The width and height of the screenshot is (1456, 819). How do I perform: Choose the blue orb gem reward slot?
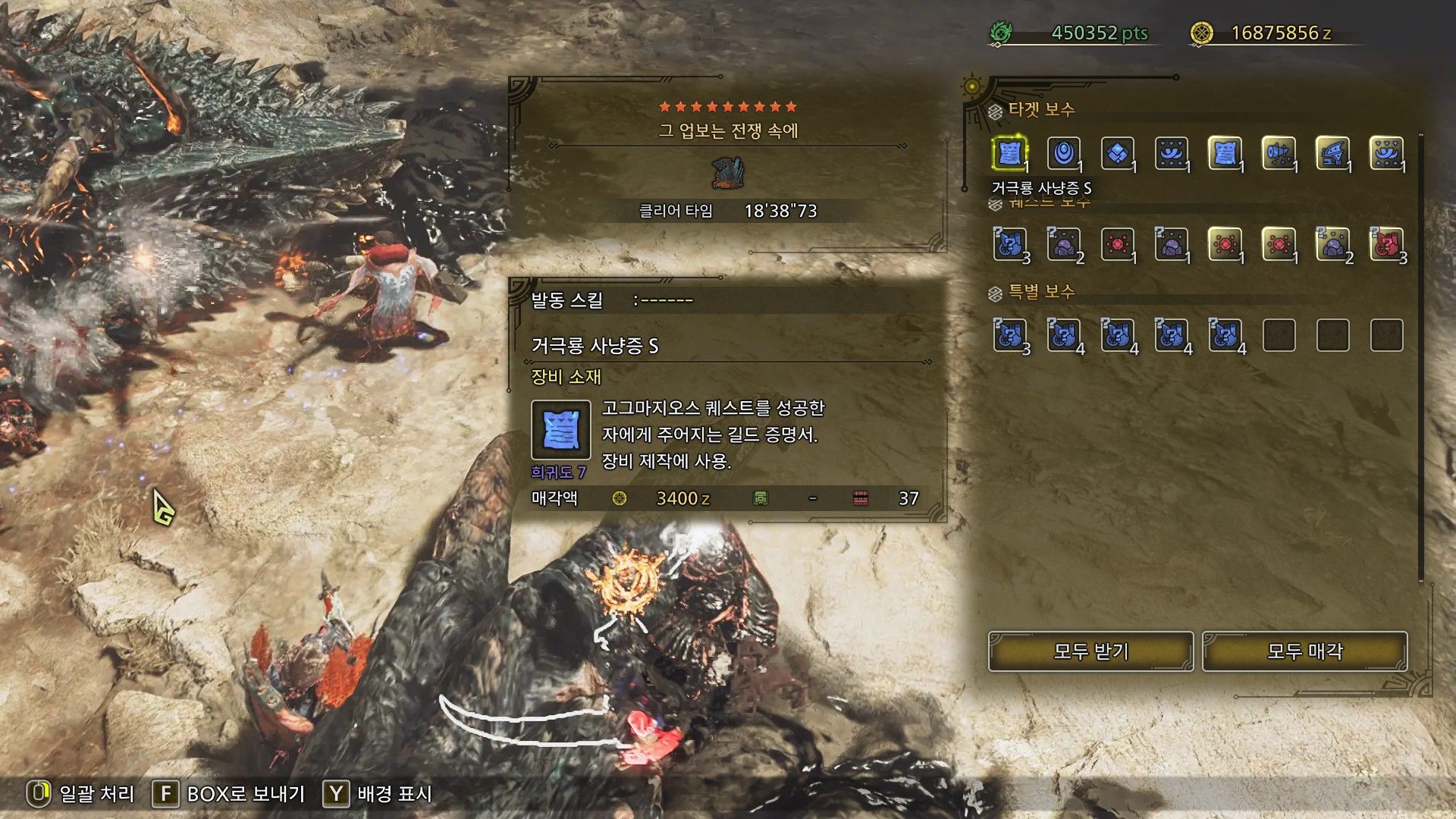[1063, 154]
